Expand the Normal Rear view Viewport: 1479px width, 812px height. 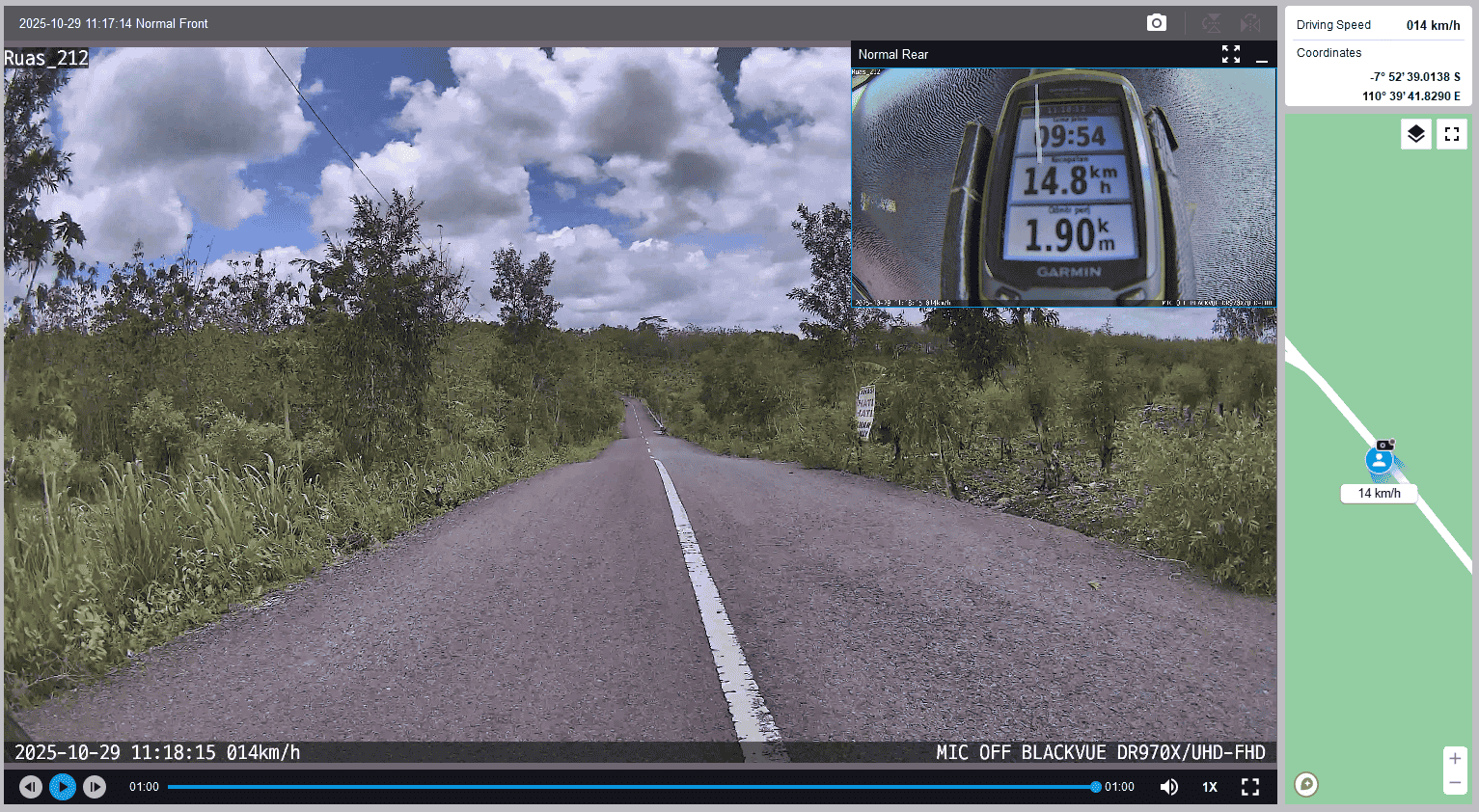[1230, 55]
